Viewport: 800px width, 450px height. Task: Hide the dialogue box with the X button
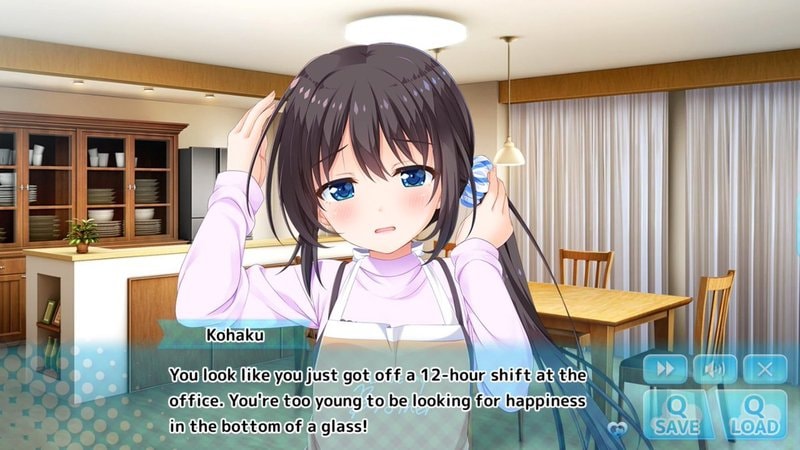click(x=765, y=369)
